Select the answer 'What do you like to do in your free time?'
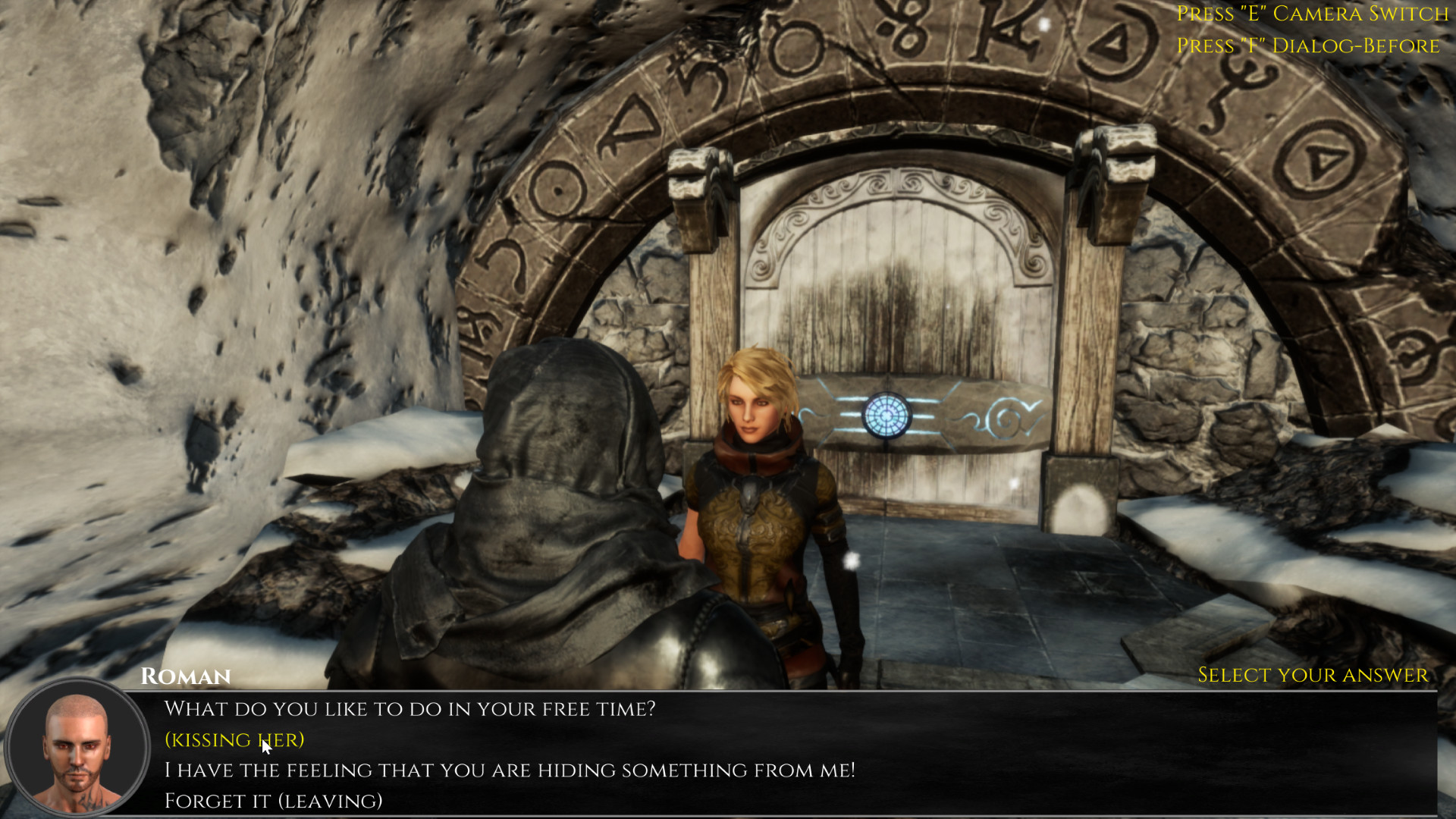1456x819 pixels. 412,708
